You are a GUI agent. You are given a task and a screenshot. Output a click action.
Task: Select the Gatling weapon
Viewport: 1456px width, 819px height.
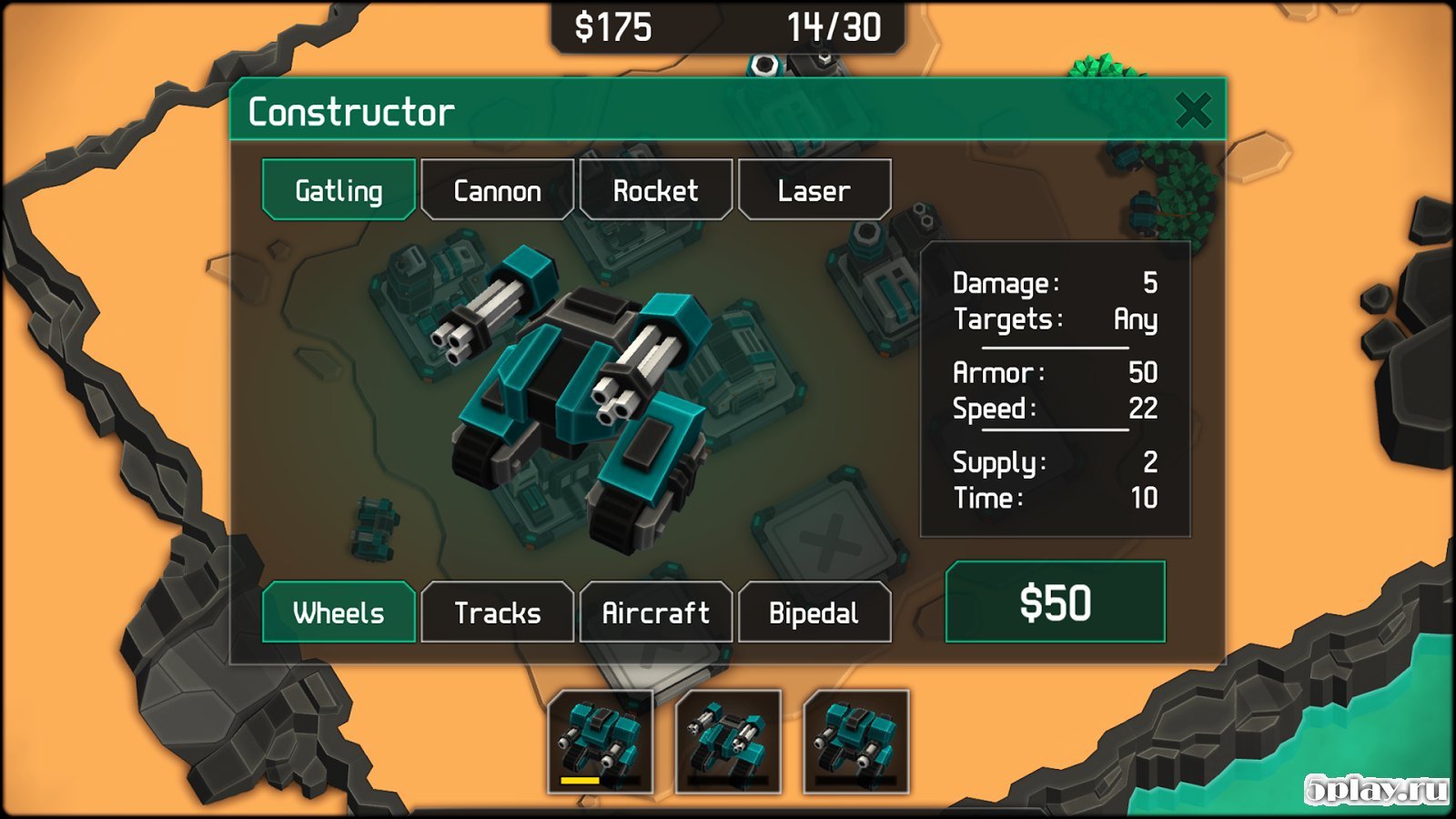339,190
